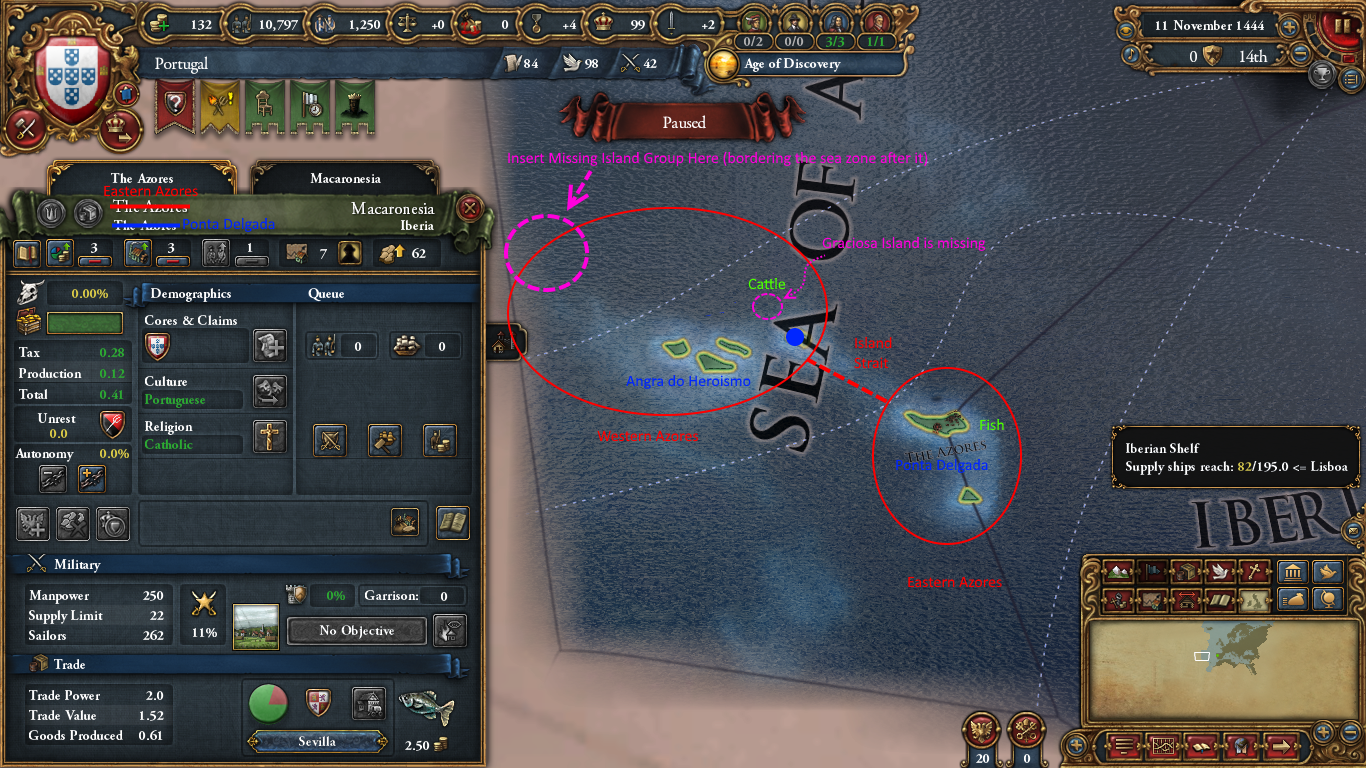Click the change culture masks icon
The width and height of the screenshot is (1366, 768).
269,392
